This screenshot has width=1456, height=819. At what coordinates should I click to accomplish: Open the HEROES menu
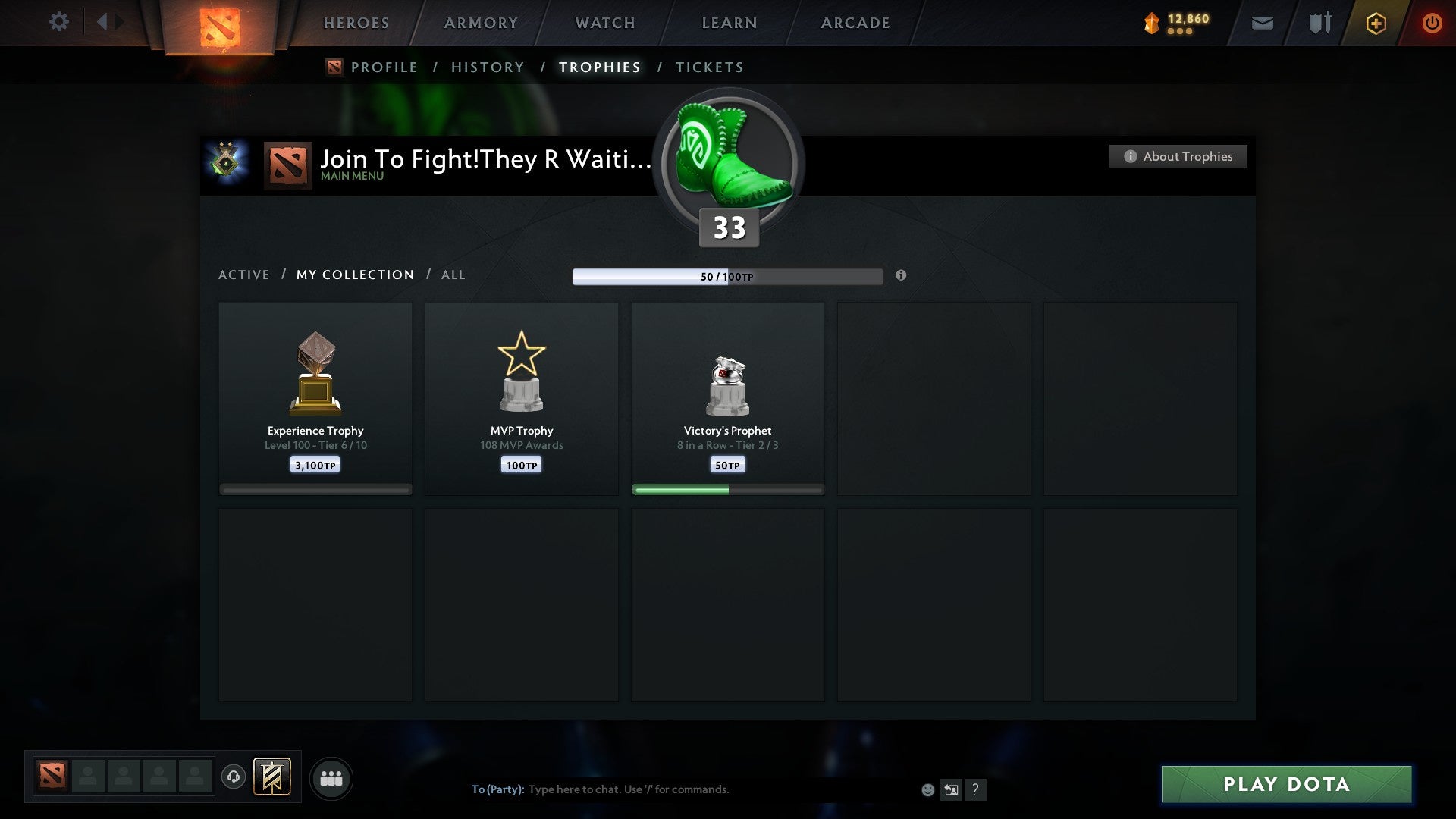click(356, 23)
